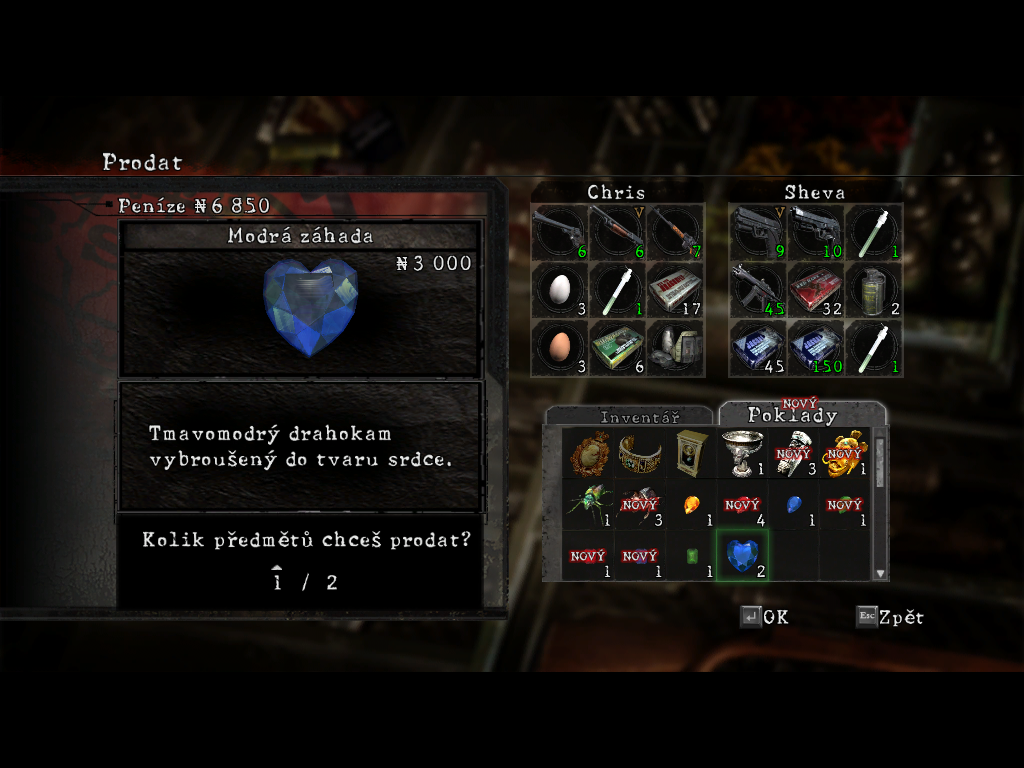
Task: Select the small green emerald slot
Action: pos(691,556)
